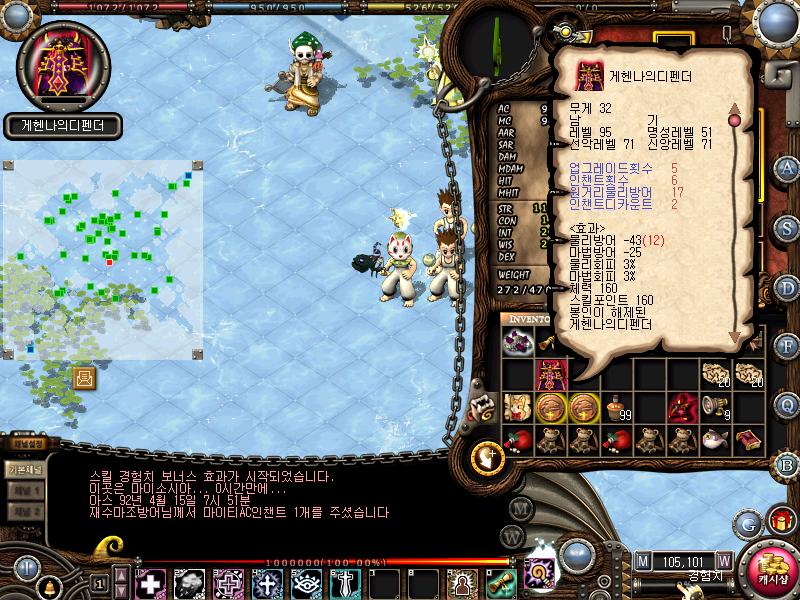Select the 기본채널 chat tab
This screenshot has width=800, height=600.
click(24, 470)
